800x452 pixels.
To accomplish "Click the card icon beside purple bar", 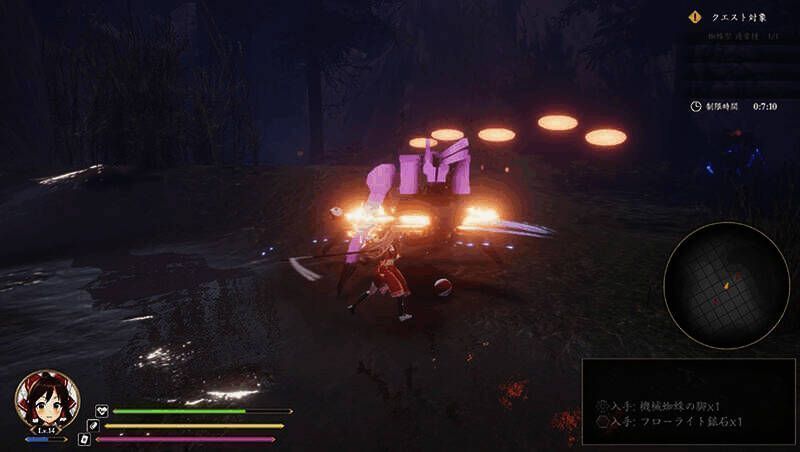I will [84, 439].
